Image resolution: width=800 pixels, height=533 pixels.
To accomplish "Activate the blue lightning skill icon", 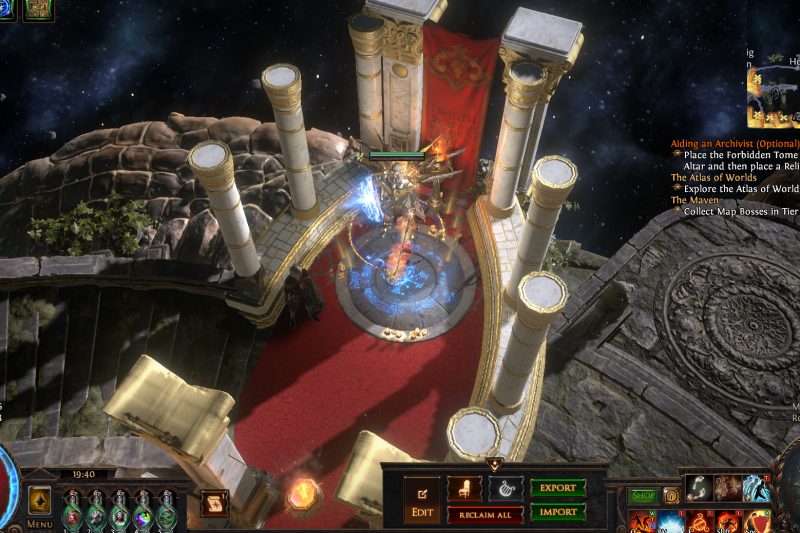I will (x=756, y=488).
